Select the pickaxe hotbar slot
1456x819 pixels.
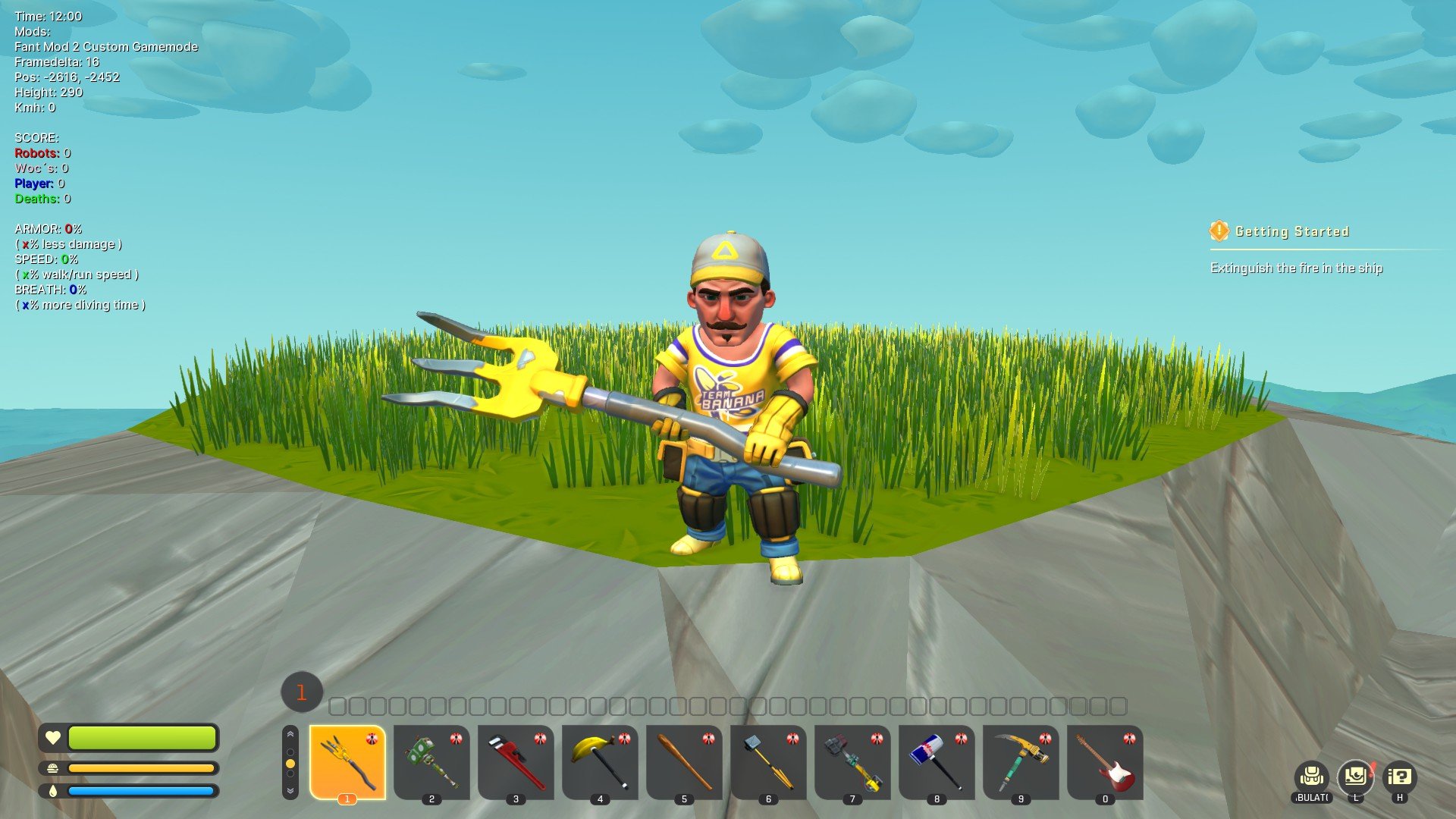coord(1021,761)
